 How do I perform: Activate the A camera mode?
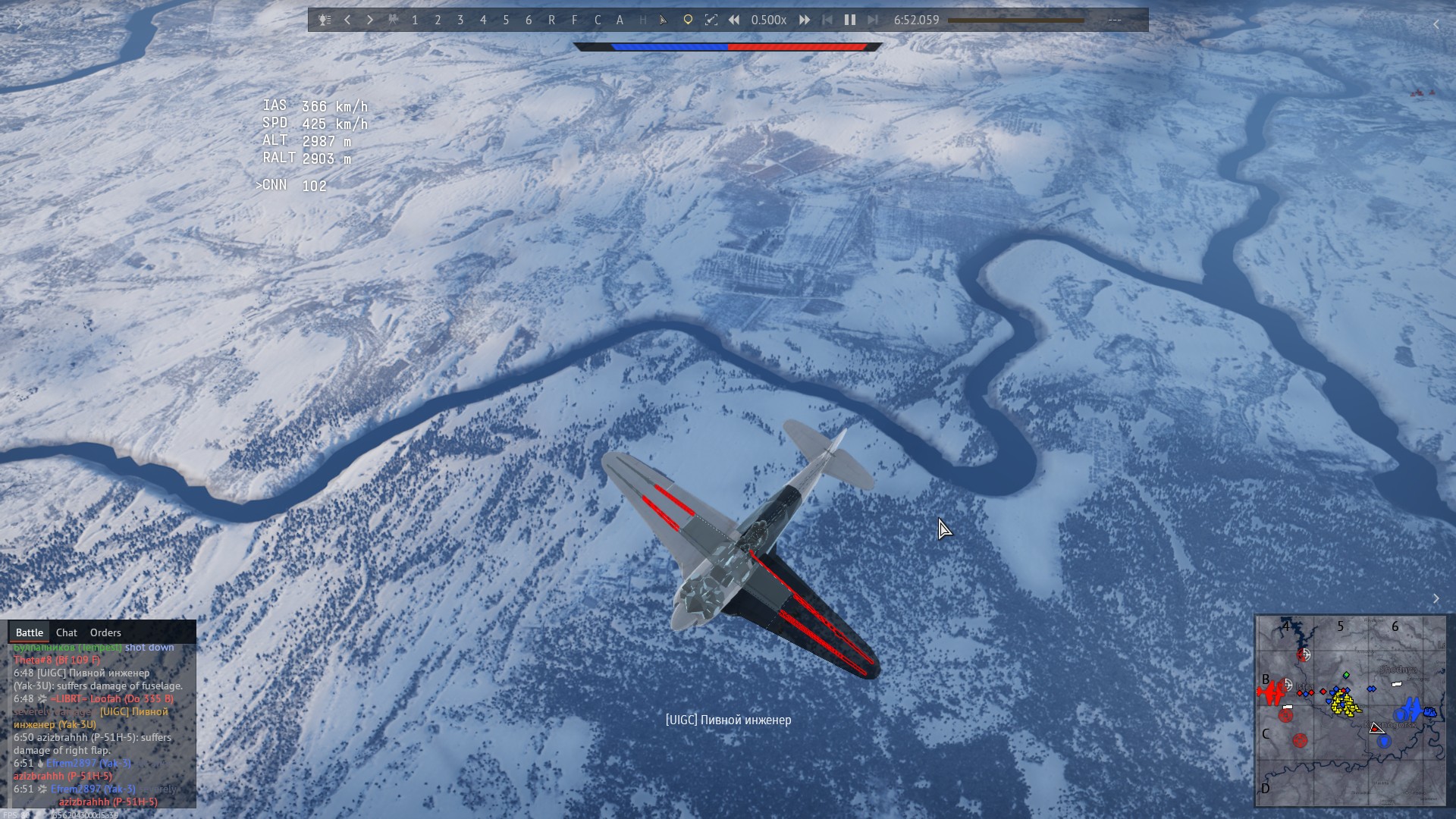pyautogui.click(x=620, y=20)
